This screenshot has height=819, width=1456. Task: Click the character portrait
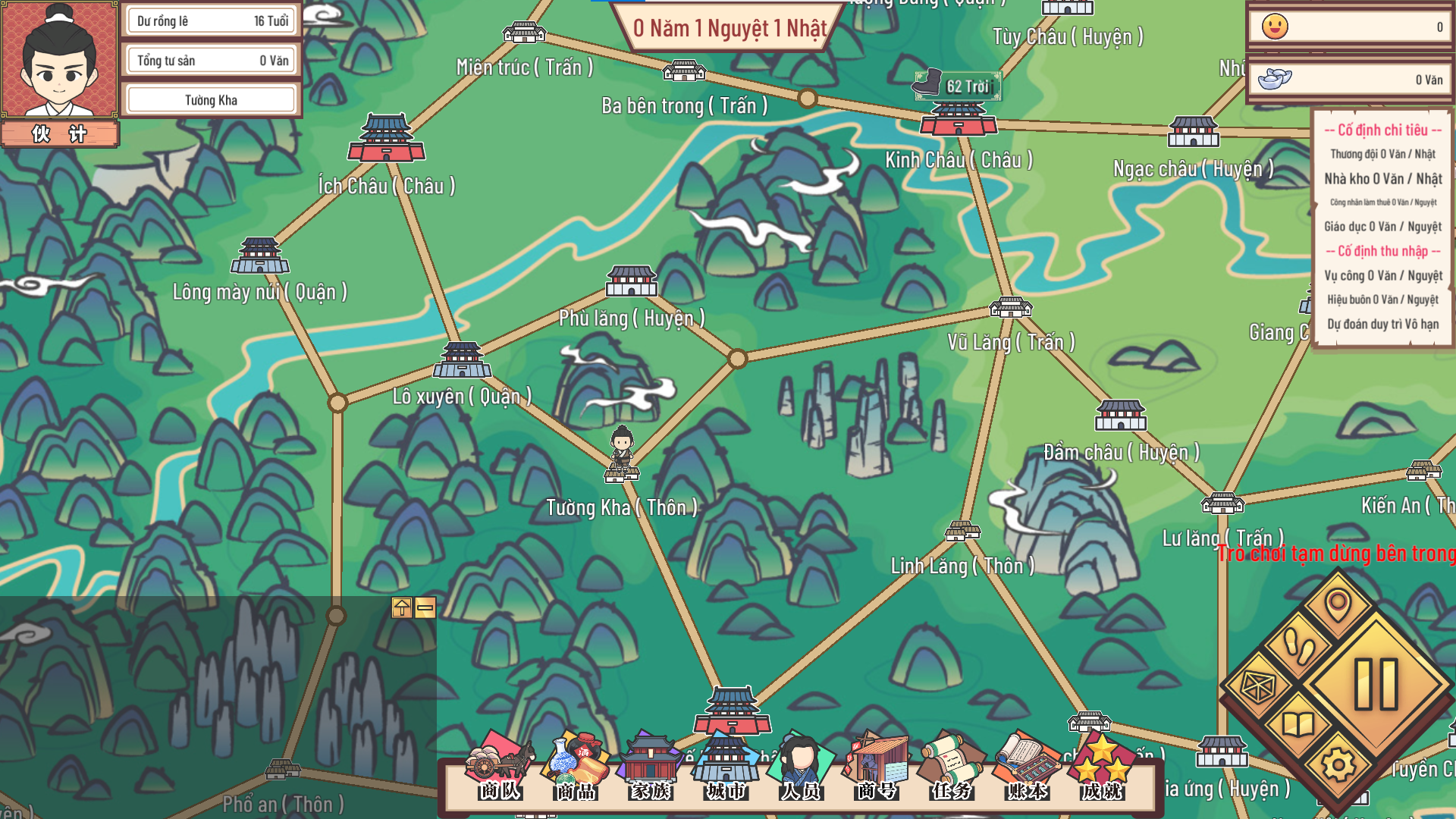pyautogui.click(x=59, y=61)
